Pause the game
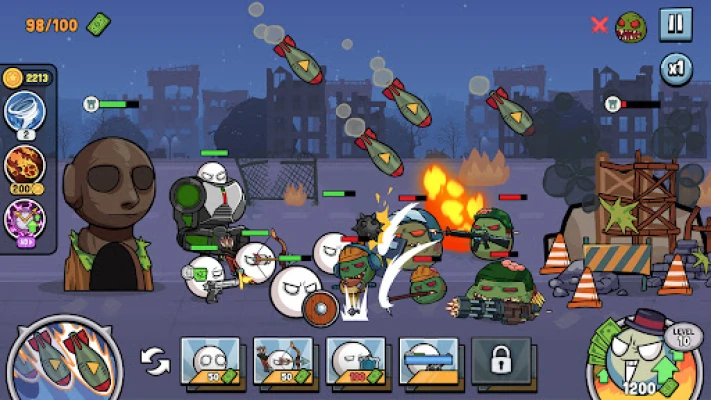The height and width of the screenshot is (400, 711). [x=676, y=24]
